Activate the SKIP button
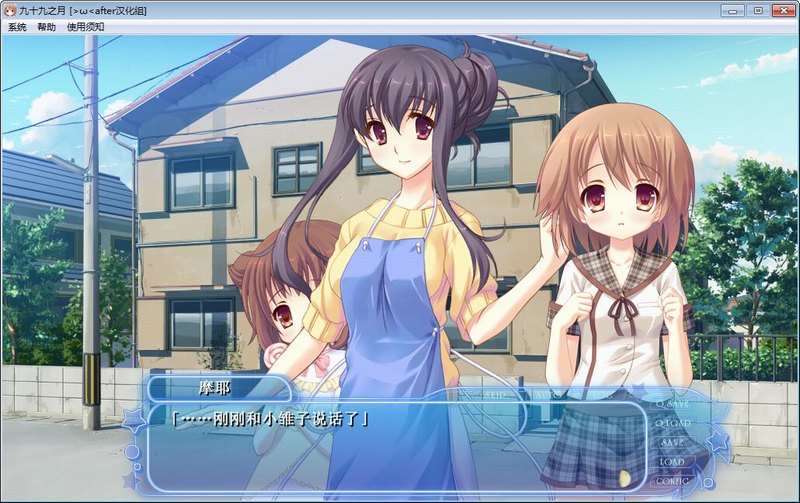The height and width of the screenshot is (503, 800). [493, 395]
